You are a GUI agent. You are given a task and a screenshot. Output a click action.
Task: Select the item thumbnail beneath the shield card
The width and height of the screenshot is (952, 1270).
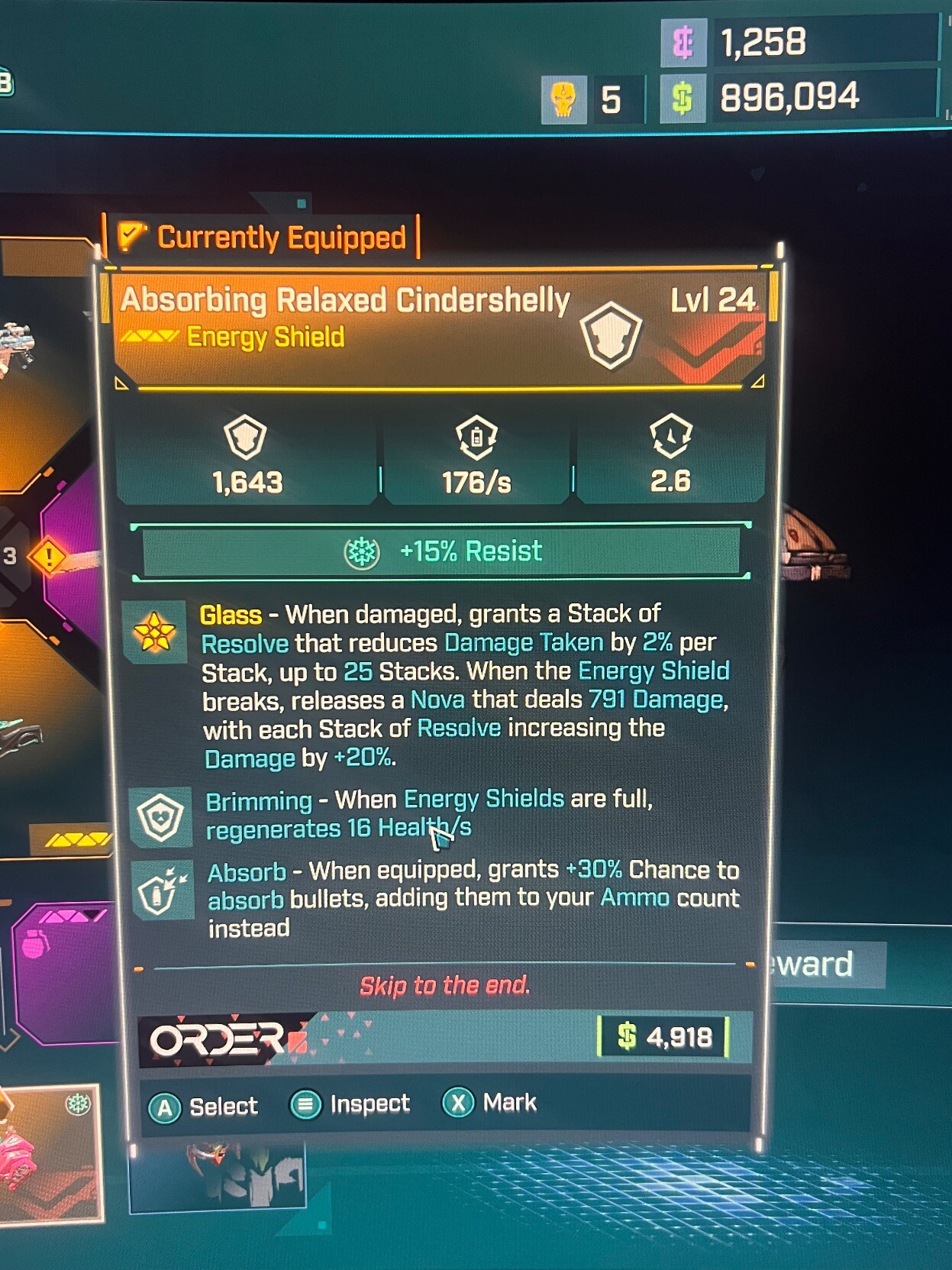point(218,1176)
